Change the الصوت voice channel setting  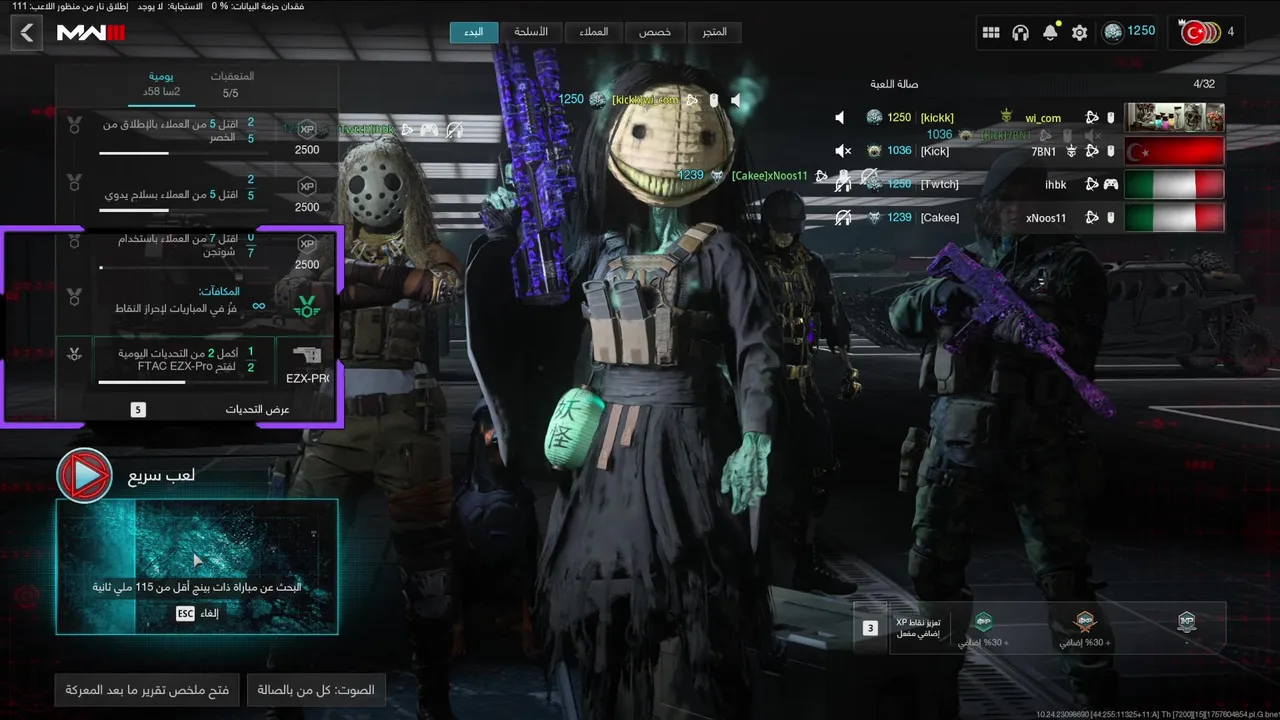[x=316, y=690]
